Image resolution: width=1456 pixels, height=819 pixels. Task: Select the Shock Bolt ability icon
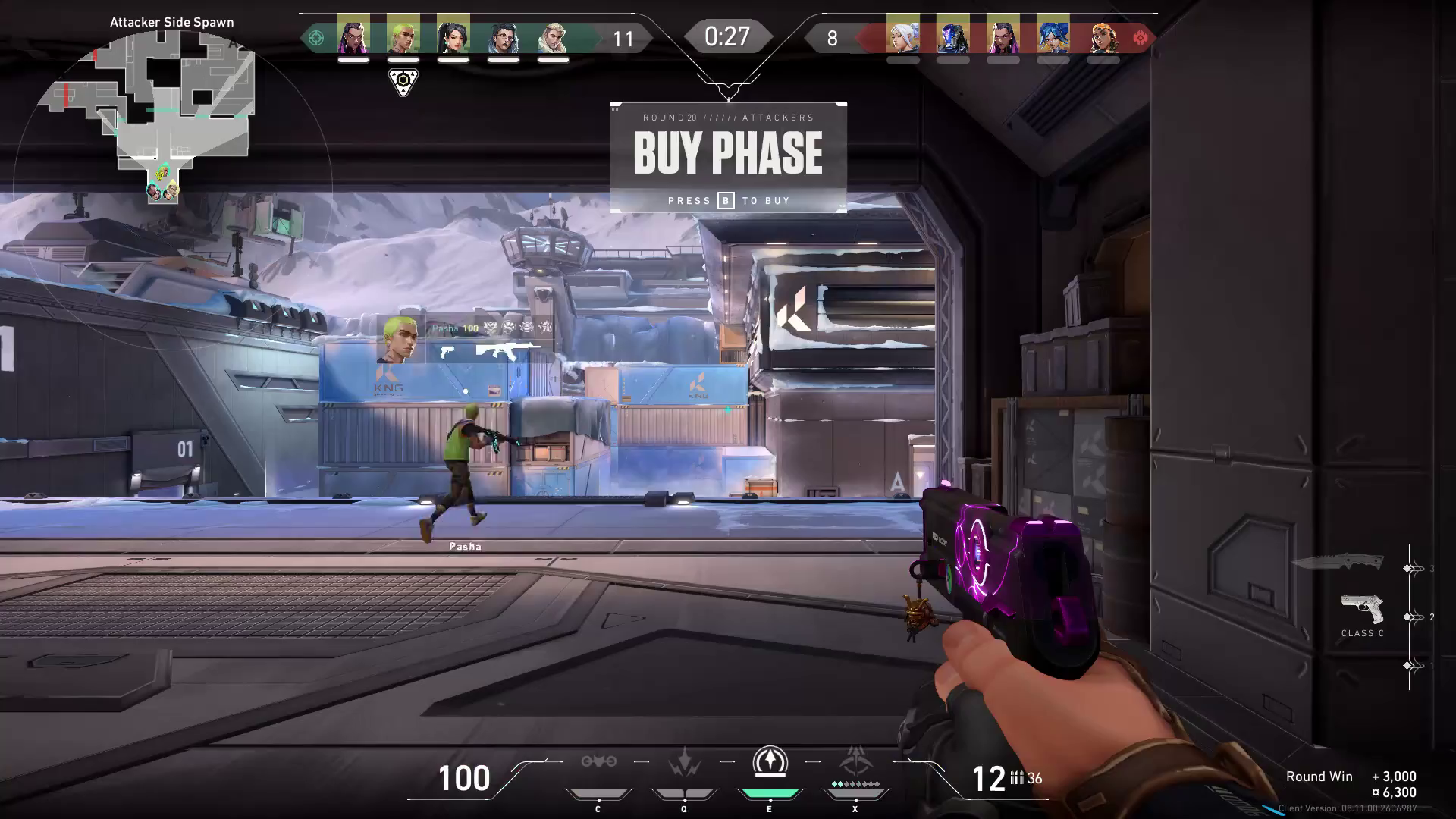[684, 762]
